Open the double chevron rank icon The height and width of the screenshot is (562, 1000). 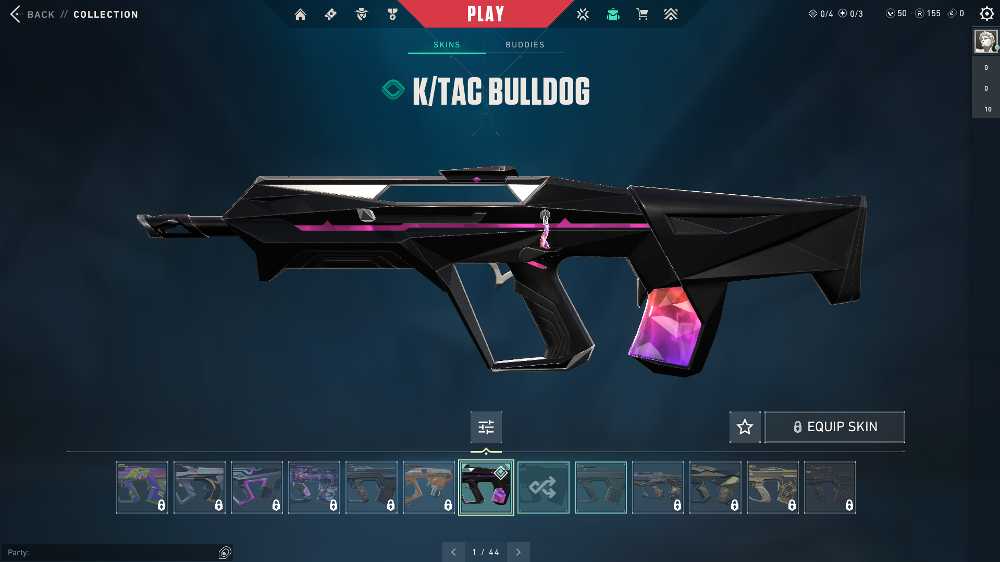click(670, 15)
